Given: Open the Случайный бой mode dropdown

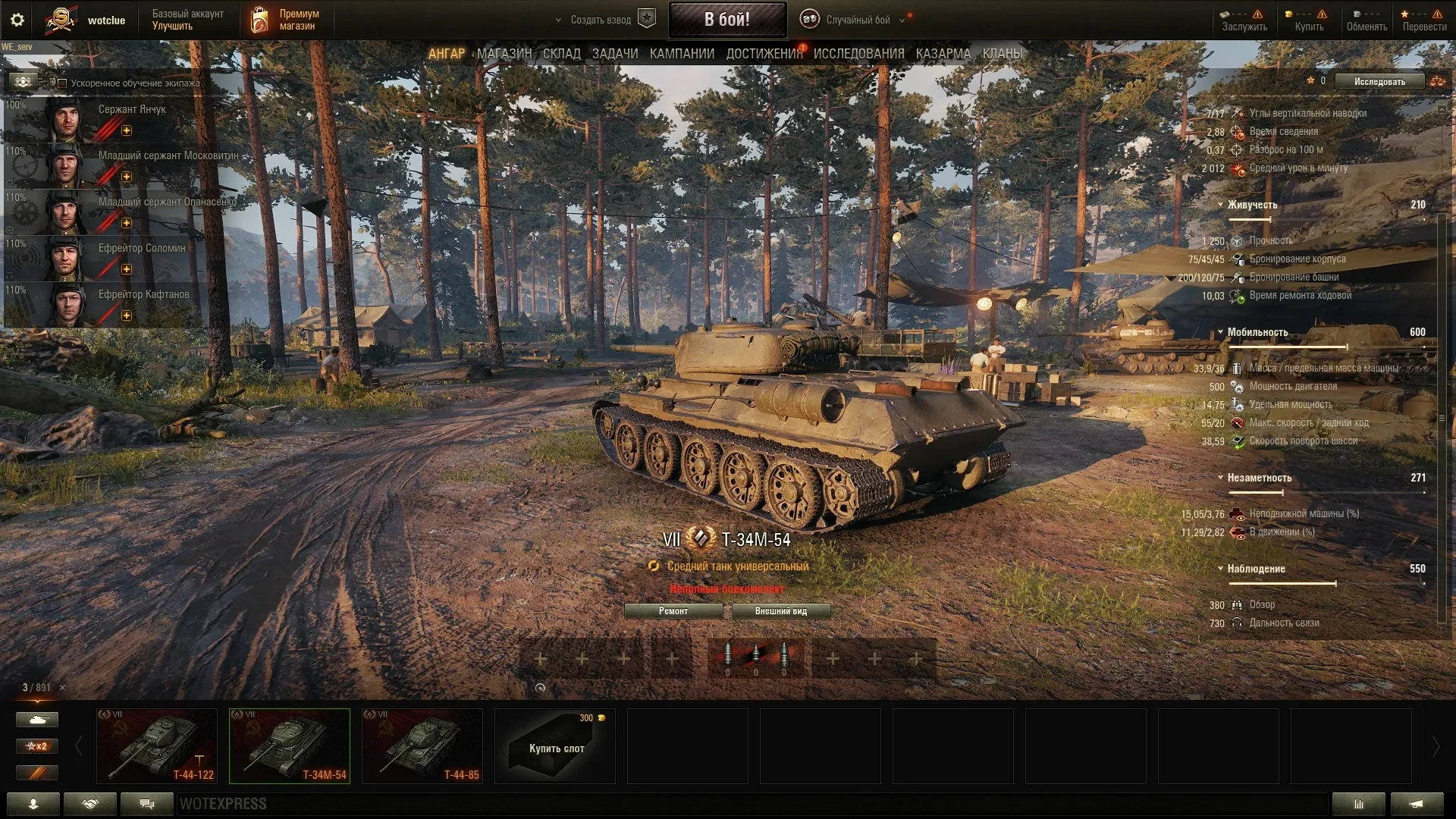Looking at the screenshot, I should [x=857, y=20].
